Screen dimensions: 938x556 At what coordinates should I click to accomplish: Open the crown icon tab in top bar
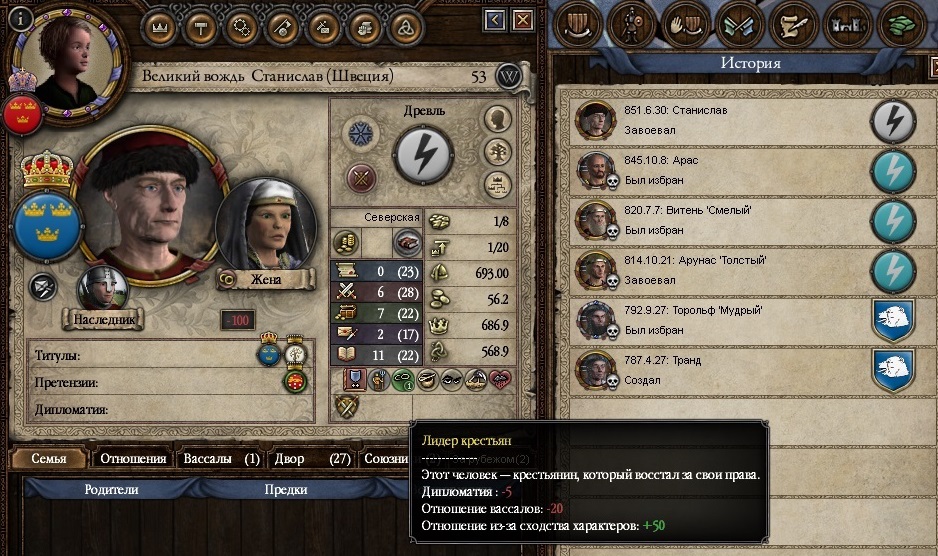tap(160, 27)
